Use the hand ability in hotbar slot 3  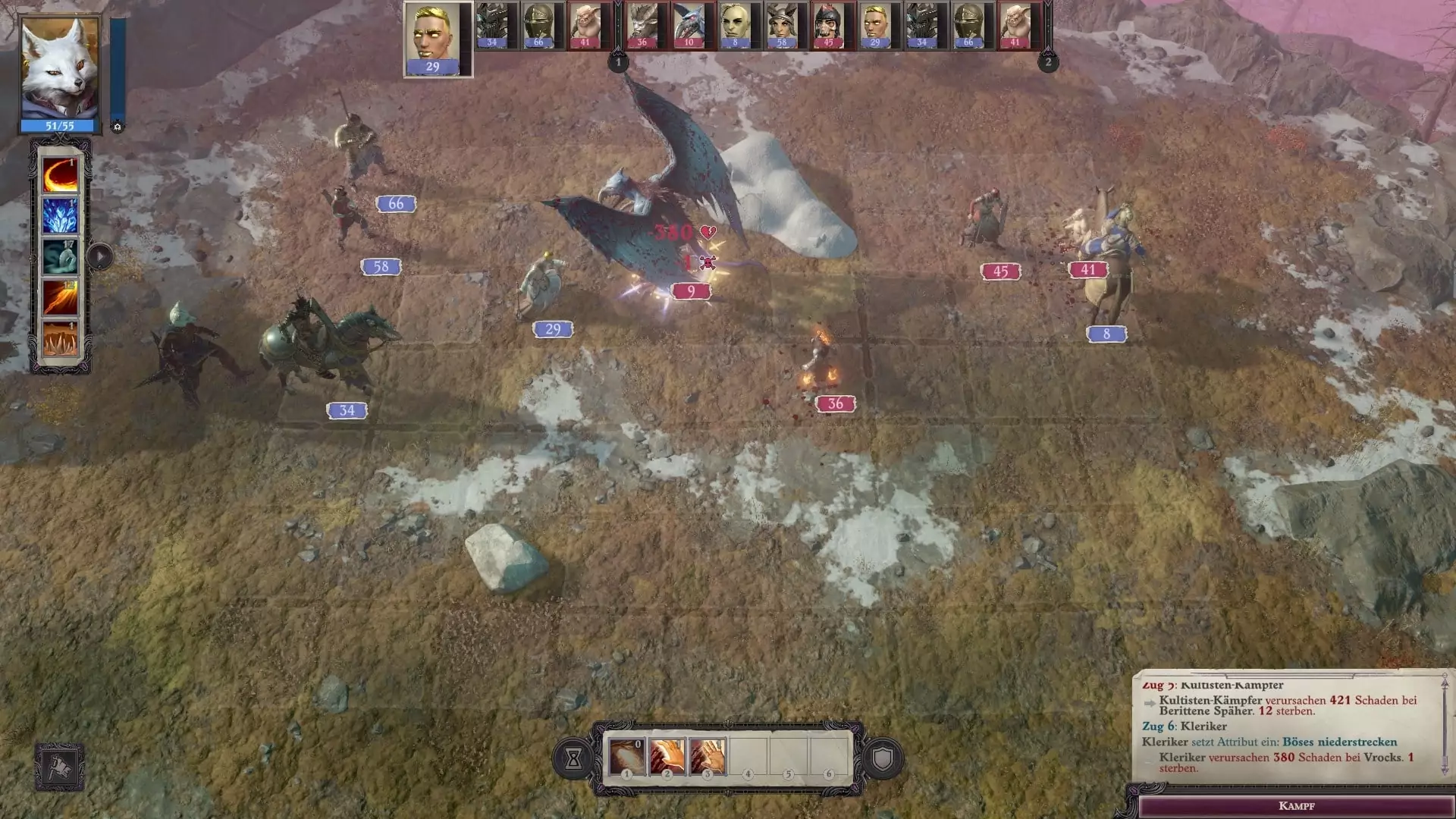click(x=708, y=756)
